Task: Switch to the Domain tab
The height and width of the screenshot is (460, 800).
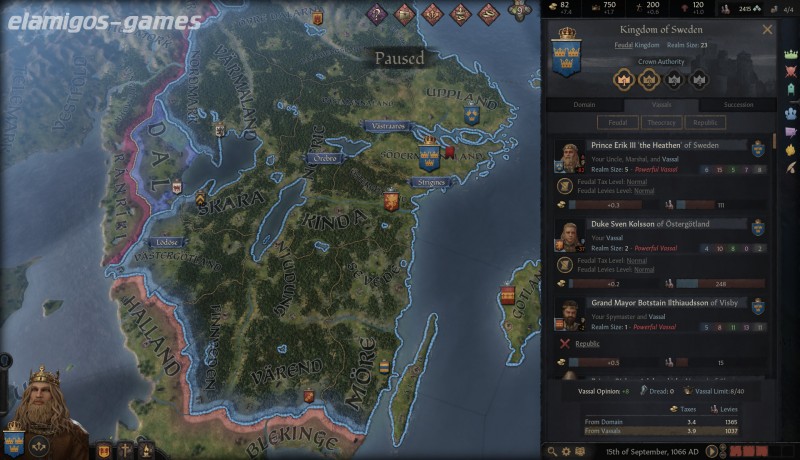Action: tap(584, 105)
